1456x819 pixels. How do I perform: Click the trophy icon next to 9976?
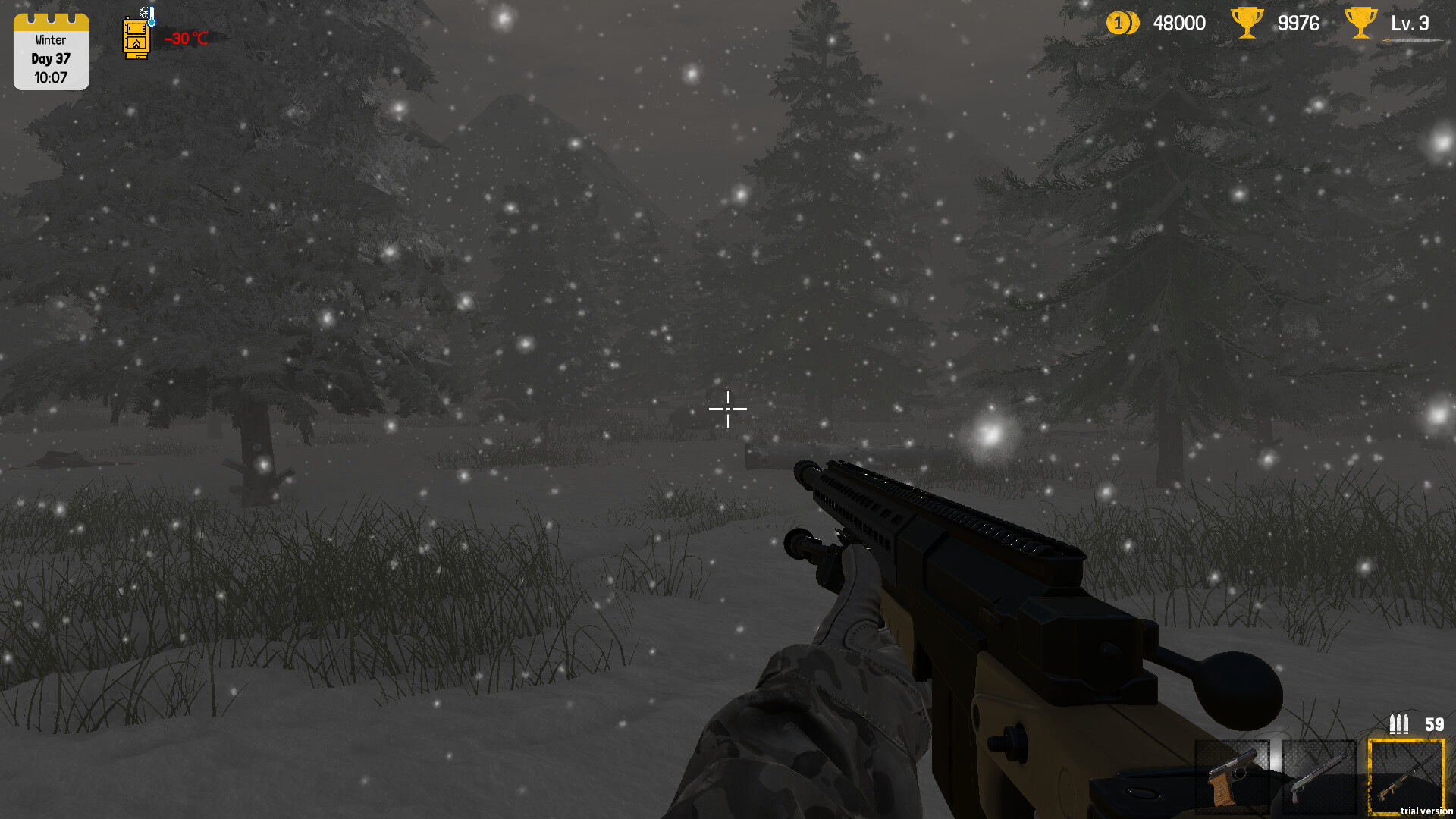[x=1247, y=23]
